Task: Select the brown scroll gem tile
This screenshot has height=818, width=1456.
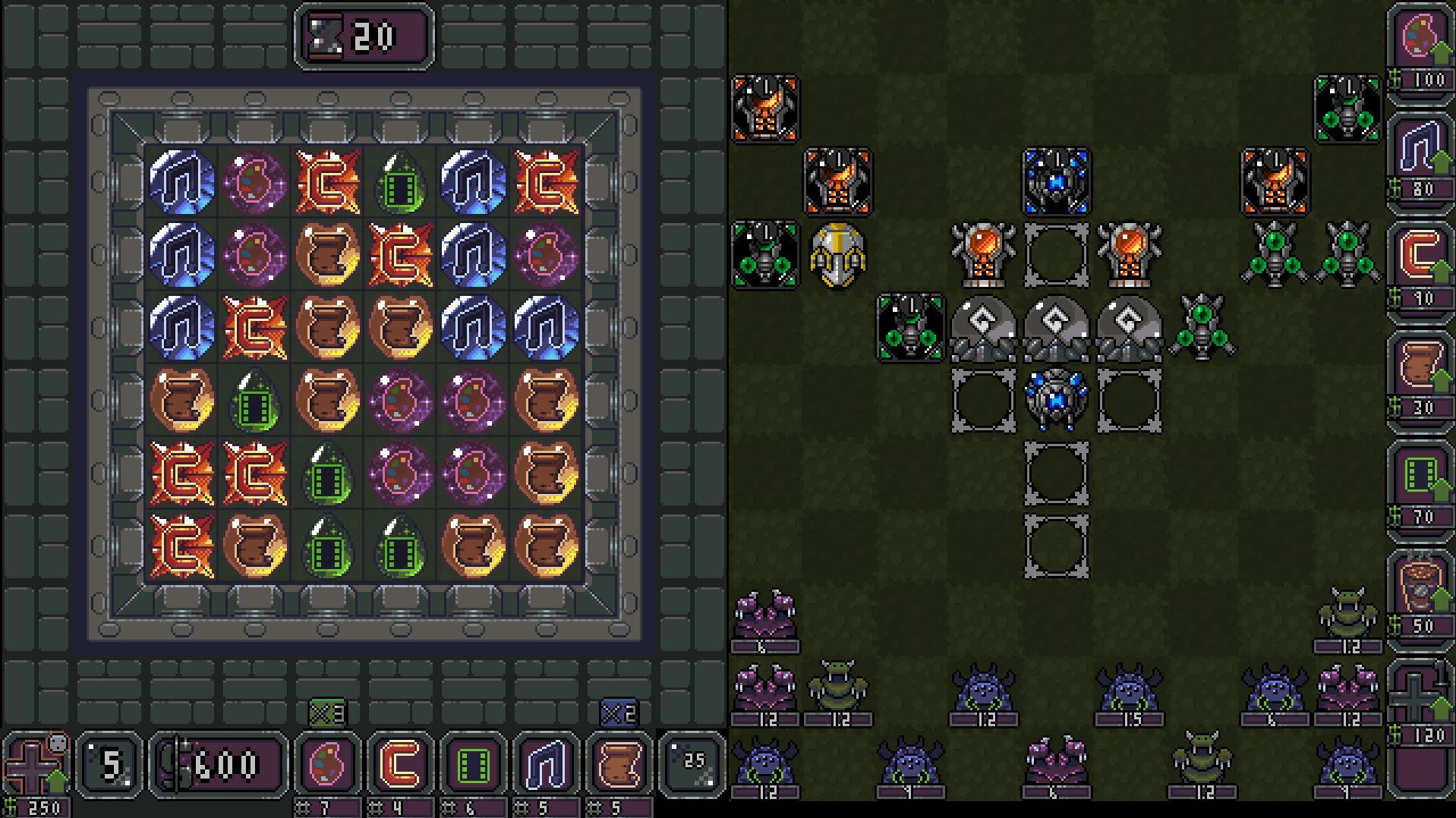Action: pos(326,256)
